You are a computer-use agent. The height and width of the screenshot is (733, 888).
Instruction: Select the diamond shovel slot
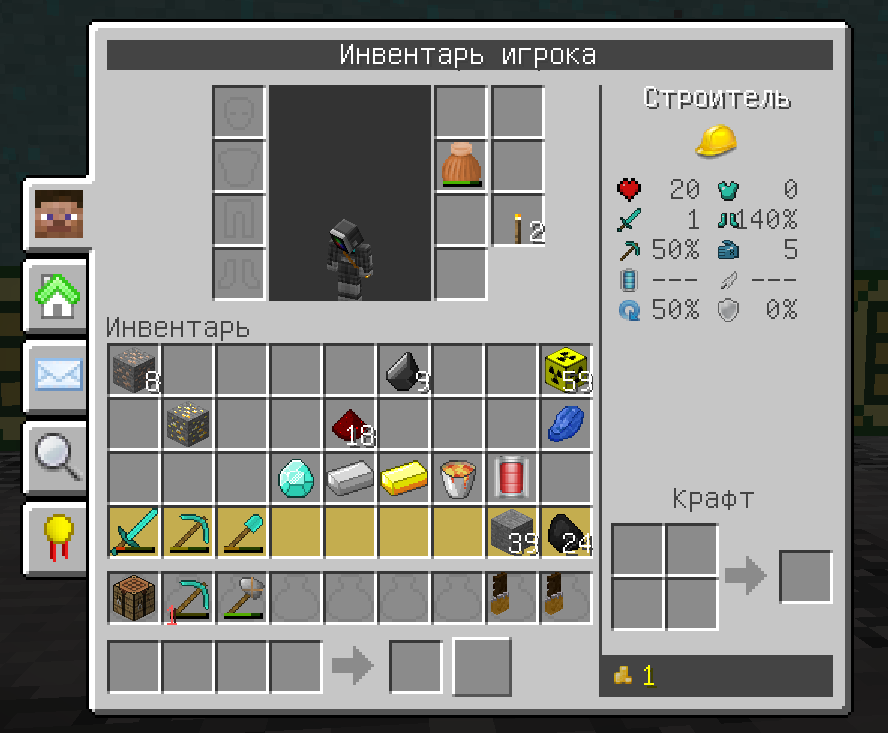pos(242,531)
